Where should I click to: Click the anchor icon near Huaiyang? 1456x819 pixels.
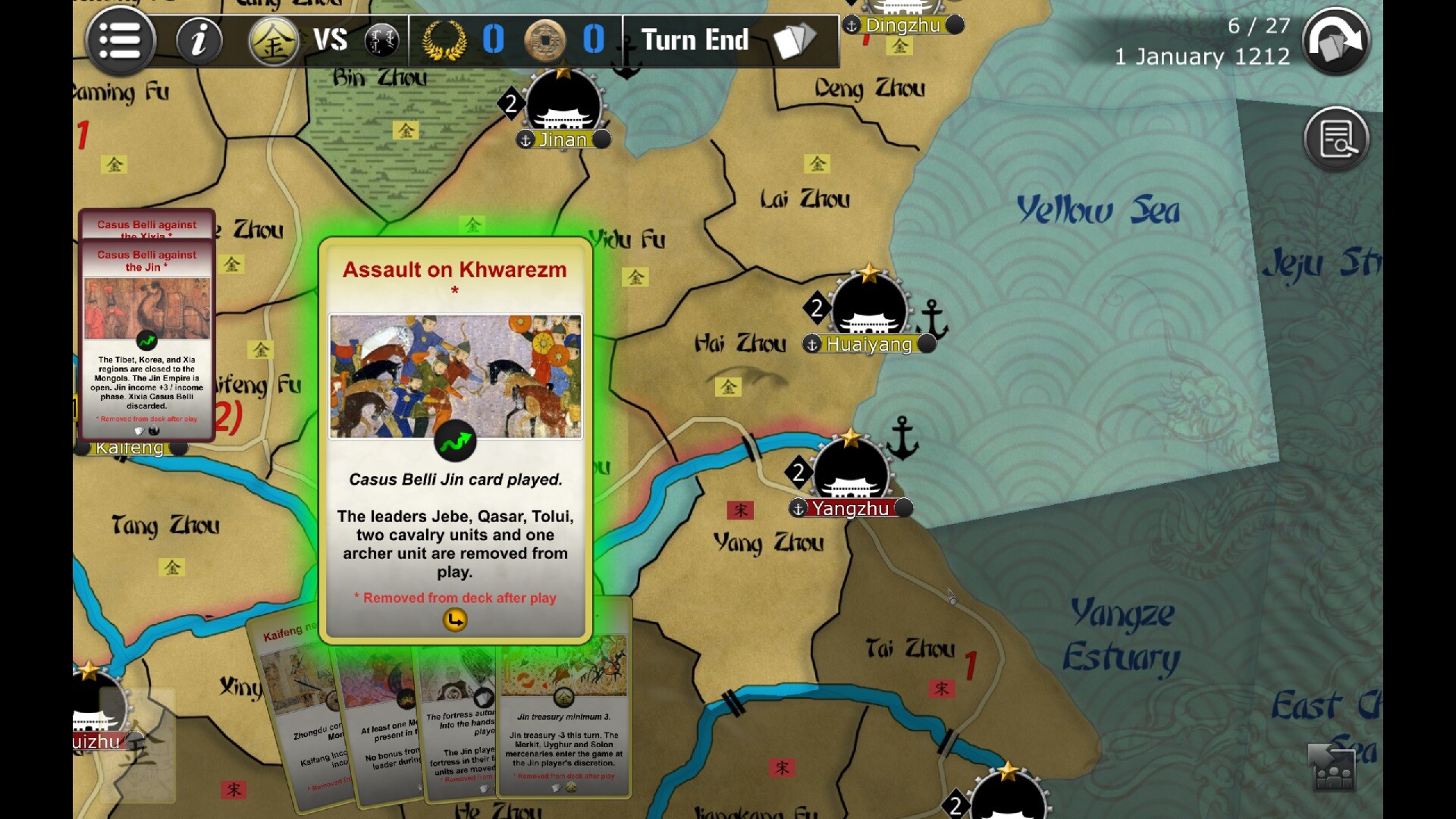click(x=930, y=318)
